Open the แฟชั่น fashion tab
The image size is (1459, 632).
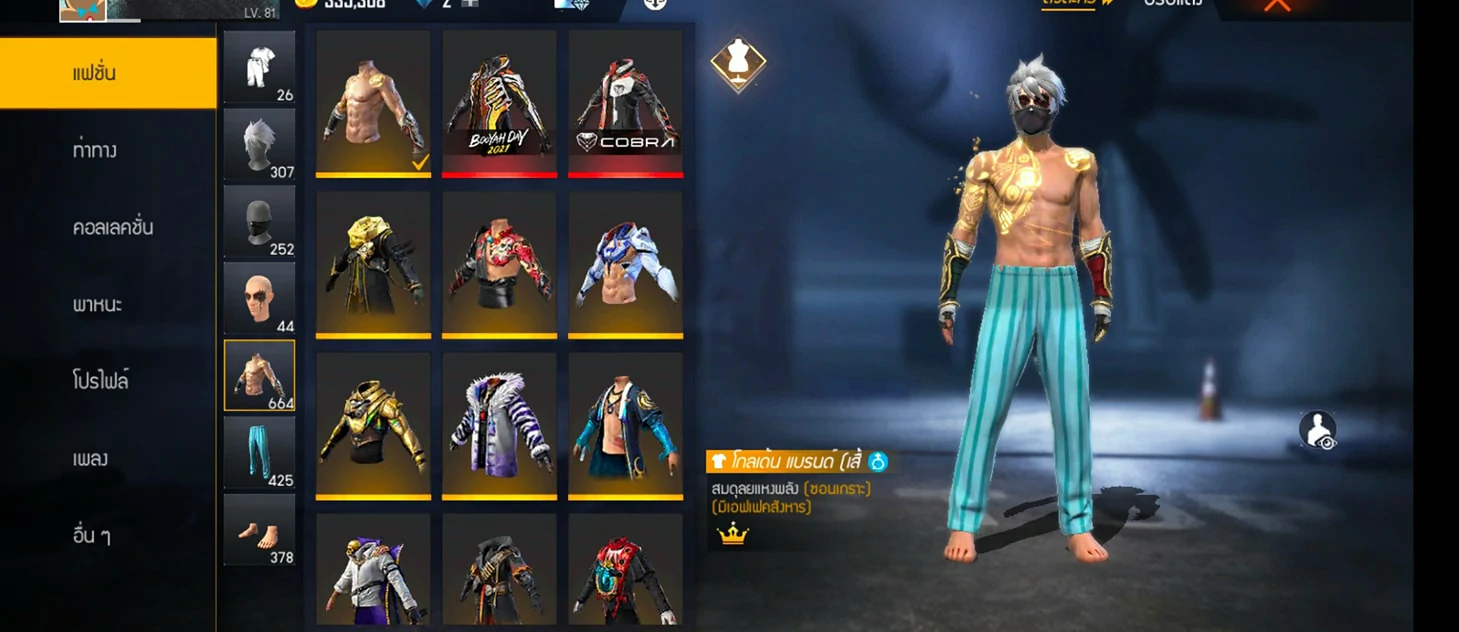click(108, 73)
